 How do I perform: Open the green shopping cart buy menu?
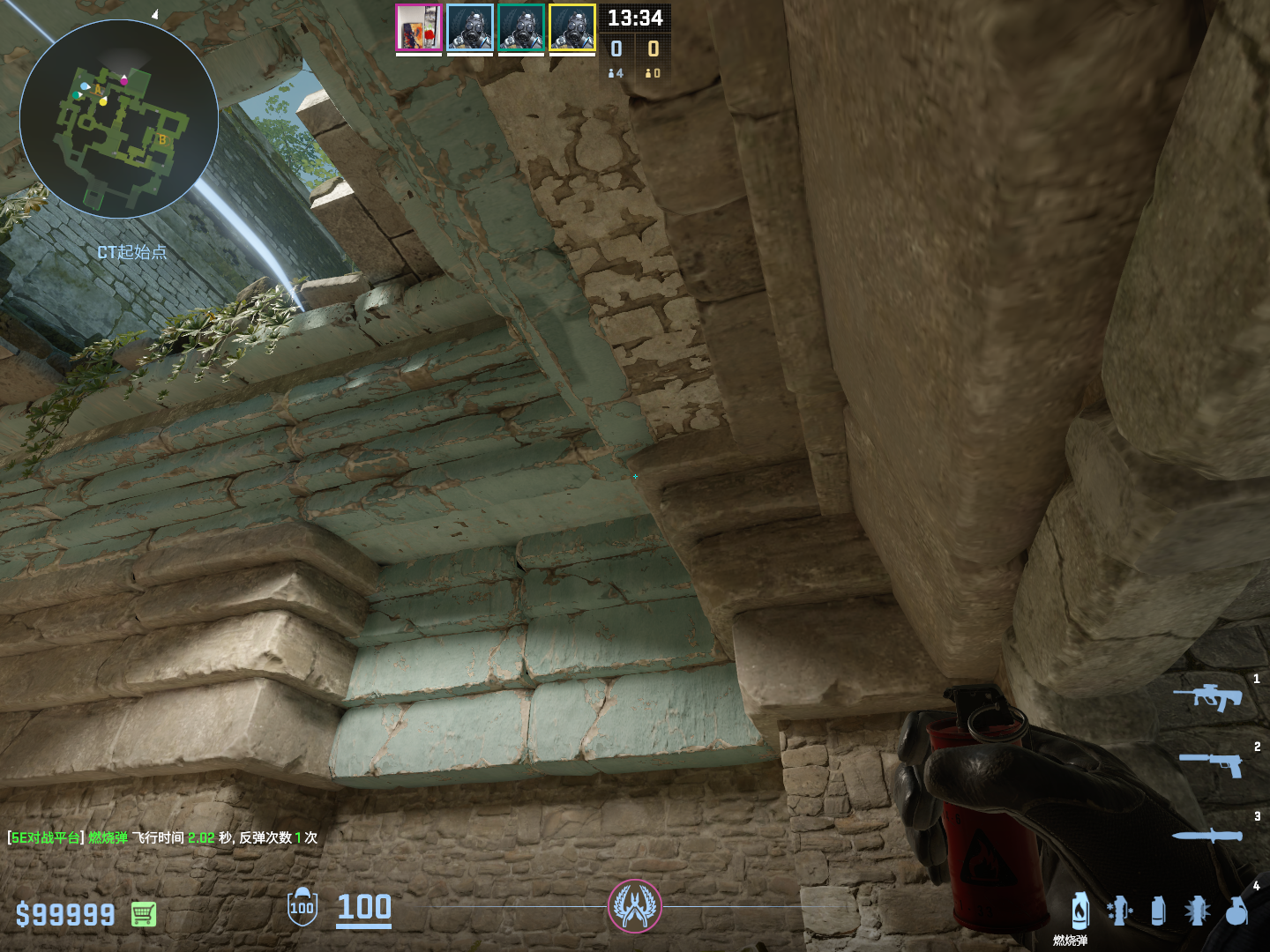click(144, 914)
